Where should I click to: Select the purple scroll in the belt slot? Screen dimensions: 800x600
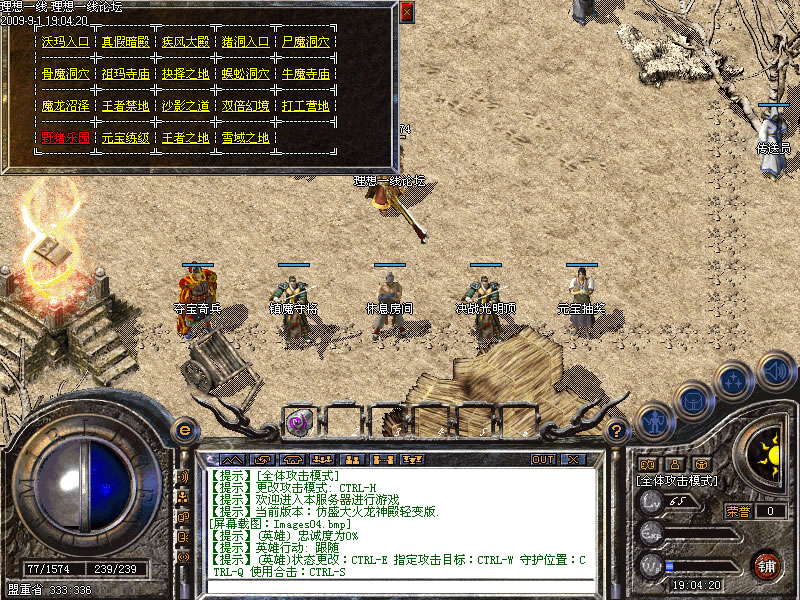pos(298,422)
